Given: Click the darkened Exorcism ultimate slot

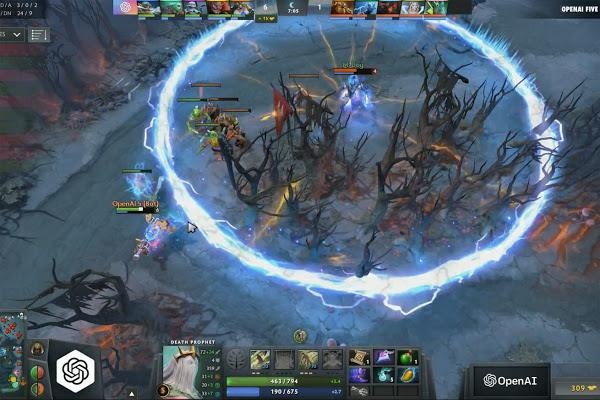Looking at the screenshot, I should click(333, 360).
